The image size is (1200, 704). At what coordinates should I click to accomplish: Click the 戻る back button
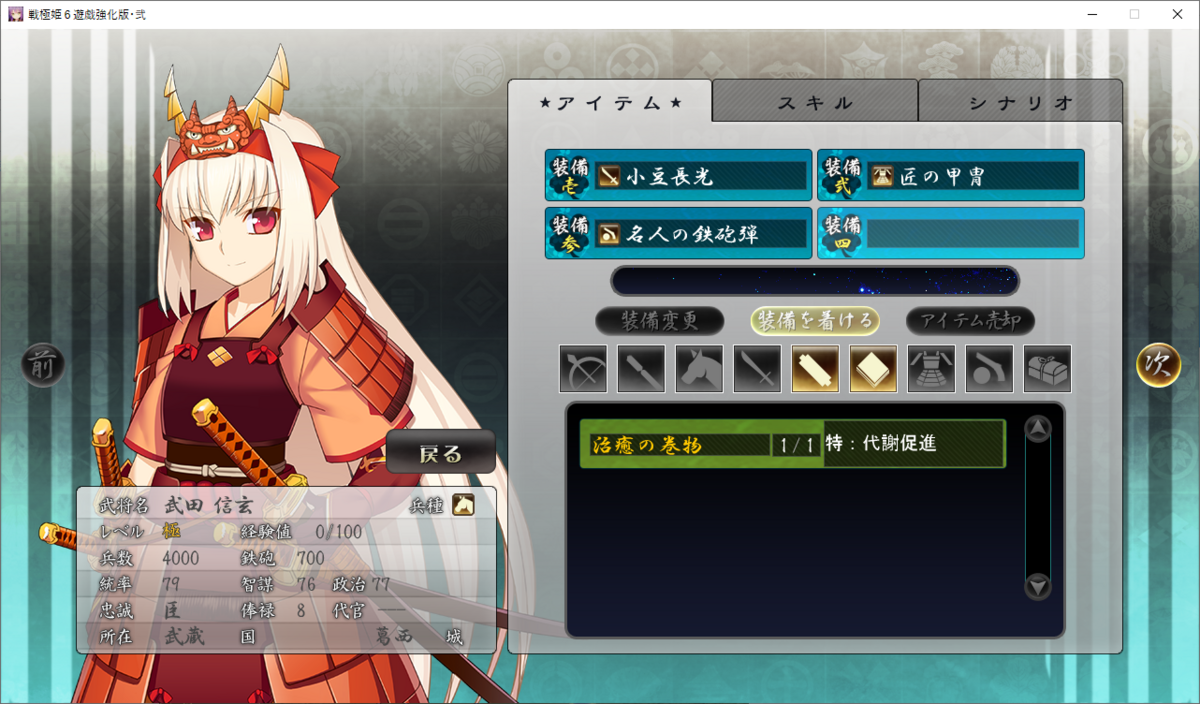(x=440, y=453)
